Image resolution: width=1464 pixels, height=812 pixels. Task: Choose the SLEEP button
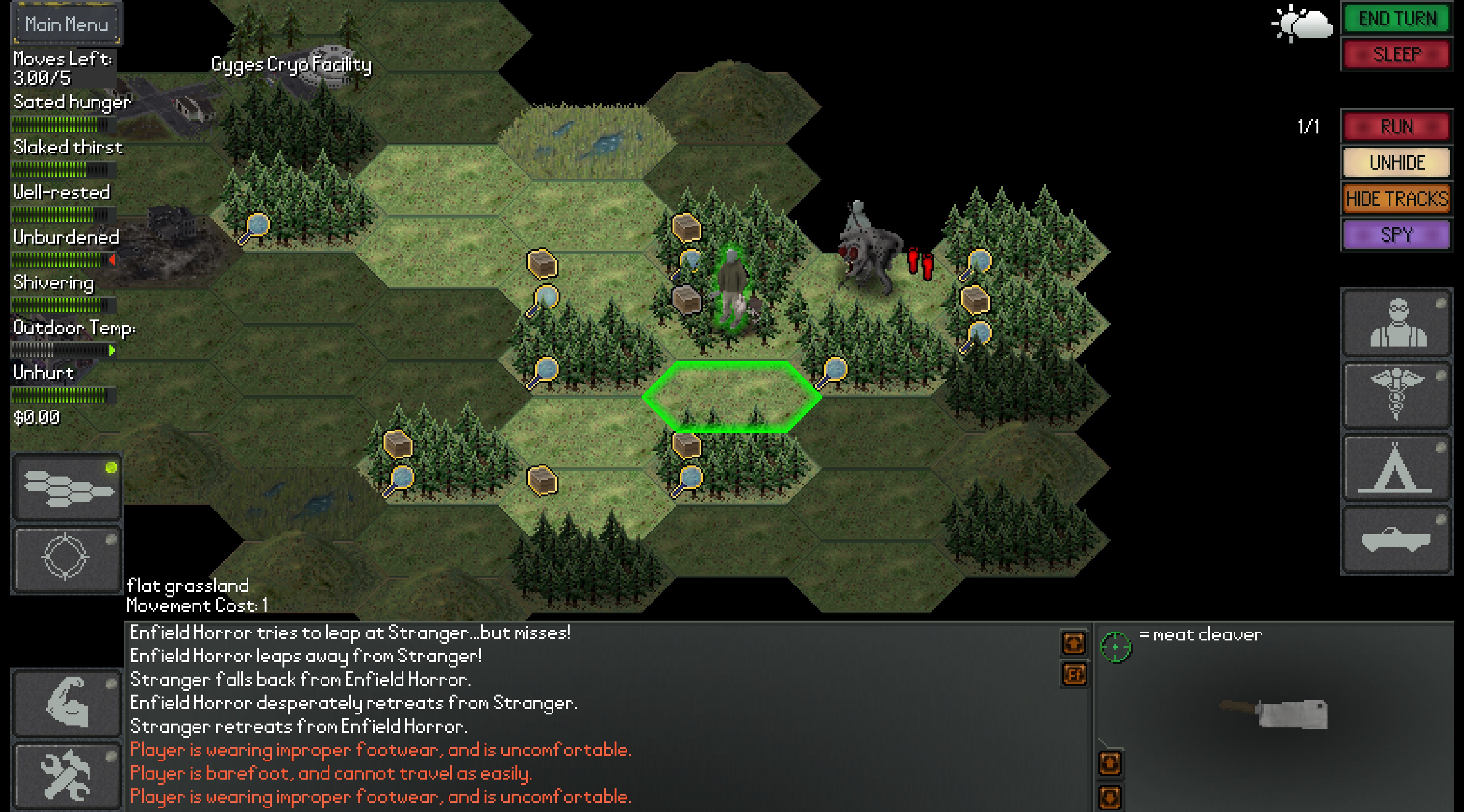click(1397, 55)
